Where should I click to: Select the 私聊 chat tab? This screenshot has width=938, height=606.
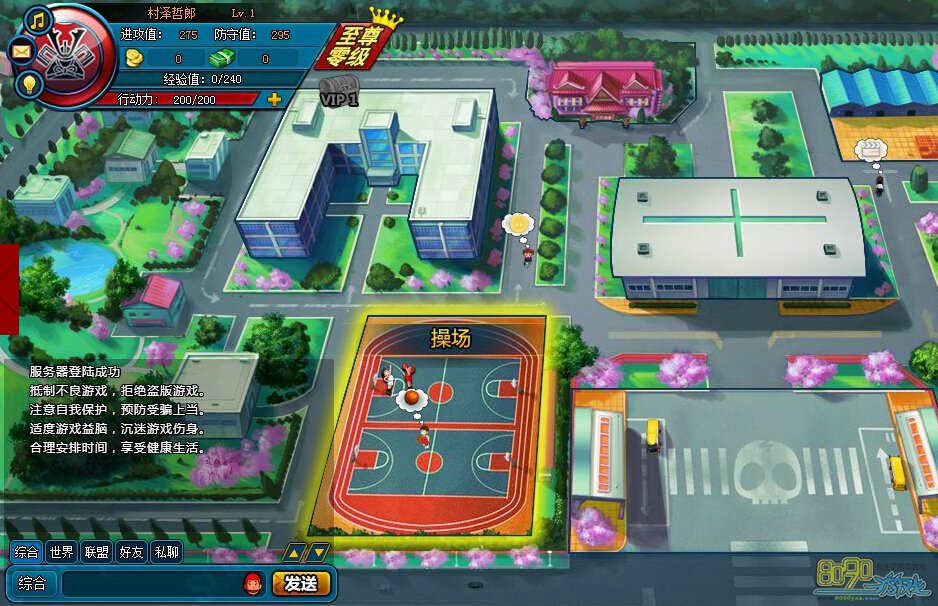click(166, 551)
